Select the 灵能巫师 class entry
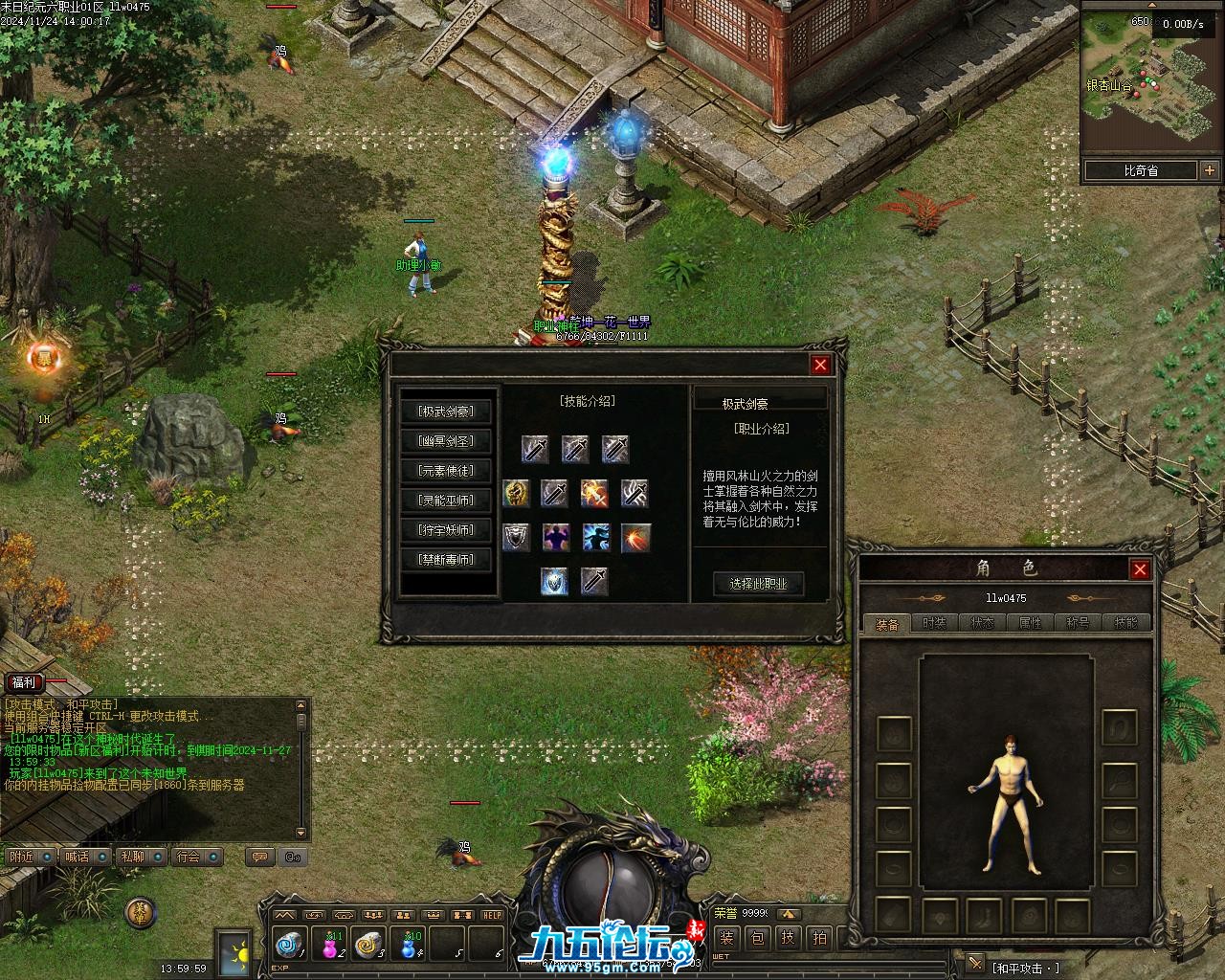 [446, 500]
